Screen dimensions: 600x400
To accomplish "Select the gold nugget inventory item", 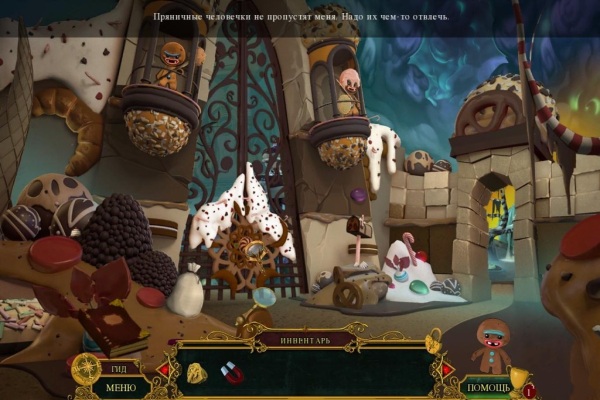I will (197, 374).
